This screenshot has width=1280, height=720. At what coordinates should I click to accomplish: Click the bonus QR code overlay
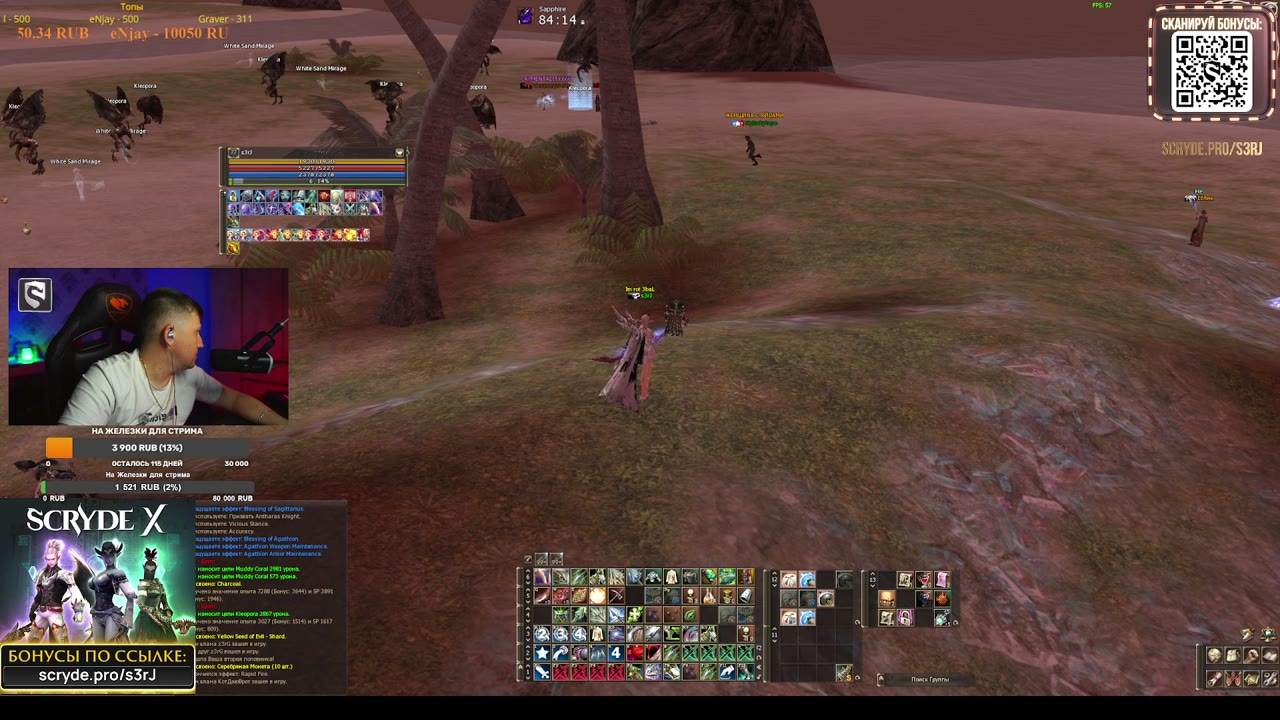(1211, 72)
